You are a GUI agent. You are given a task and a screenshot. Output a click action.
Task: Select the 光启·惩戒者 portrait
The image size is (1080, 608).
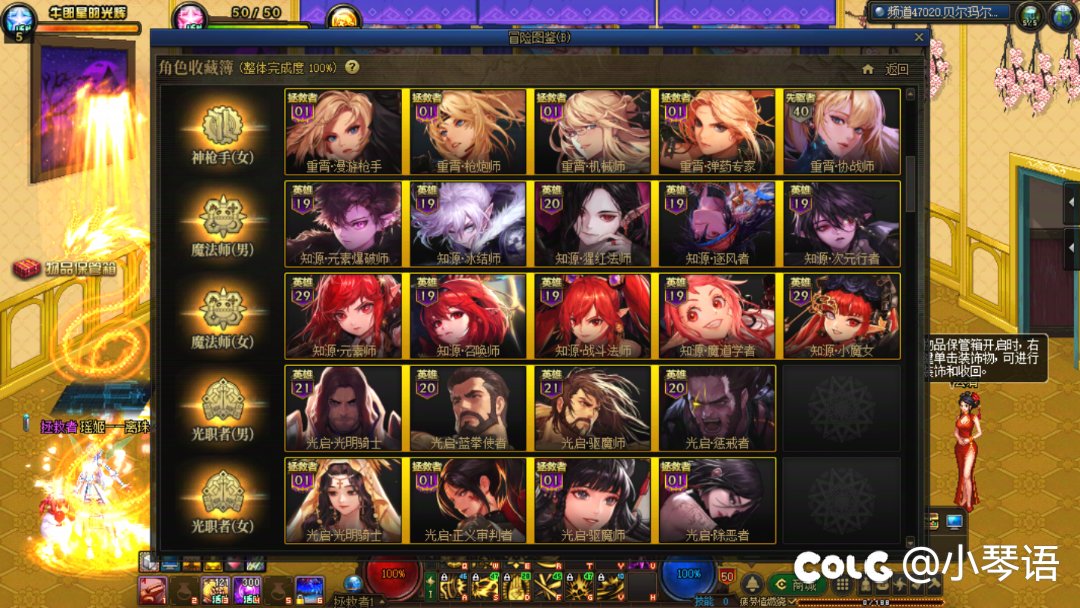716,408
